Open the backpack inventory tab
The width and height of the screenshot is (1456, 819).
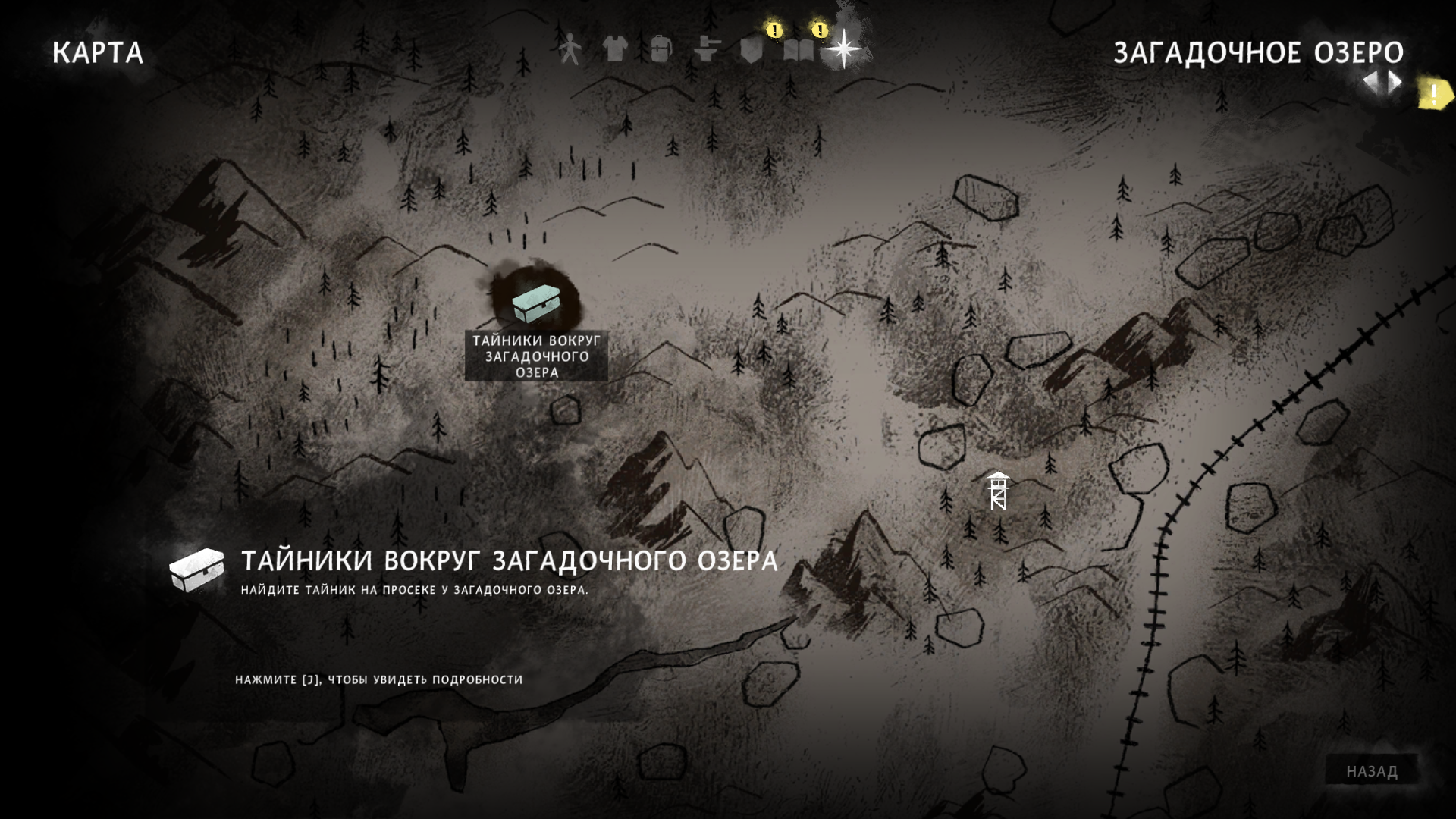[661, 49]
